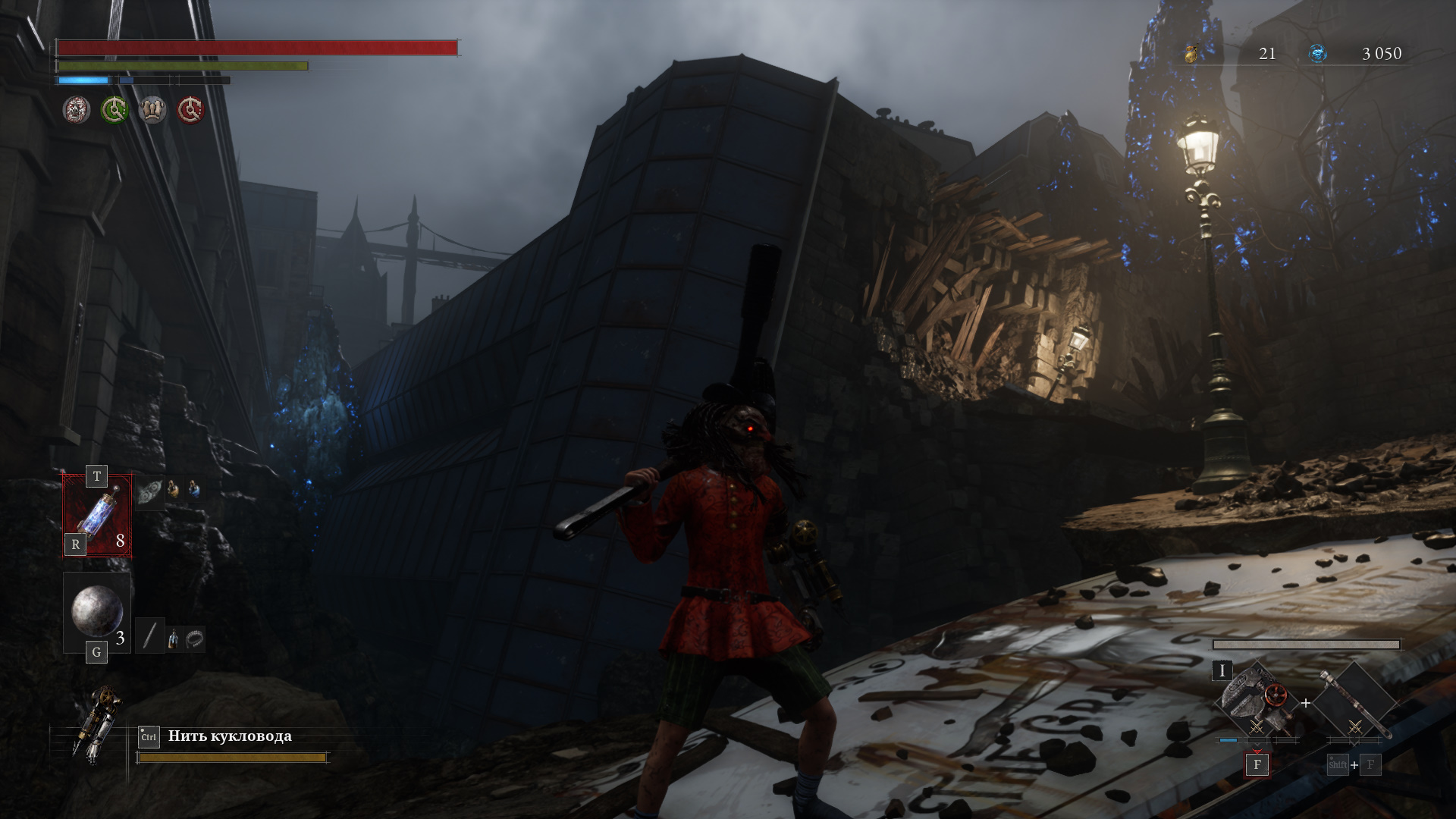Screen dimensions: 1456x819
Task: Click the gold pouch icon next to 21
Action: [1191, 53]
